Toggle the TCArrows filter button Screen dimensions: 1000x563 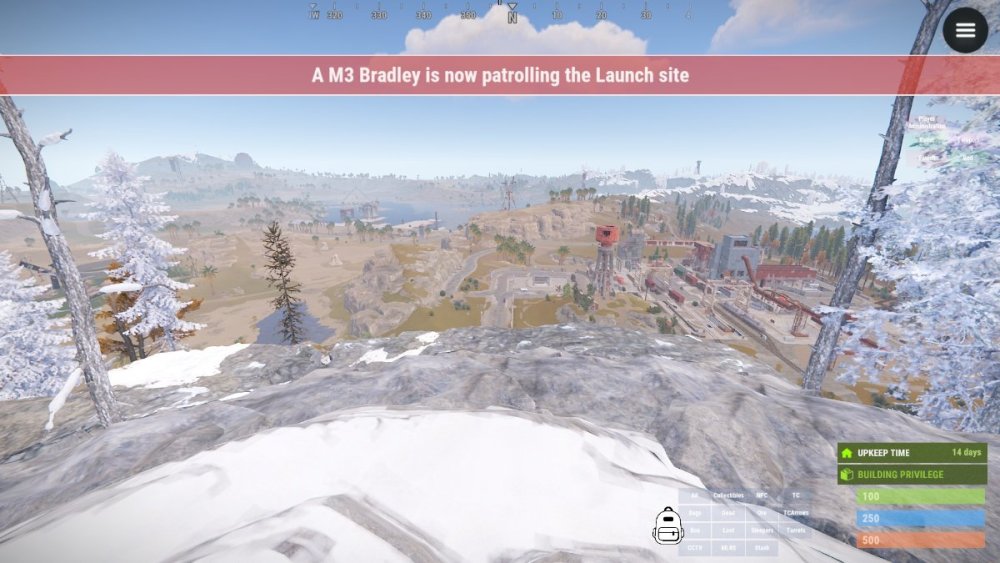[796, 513]
